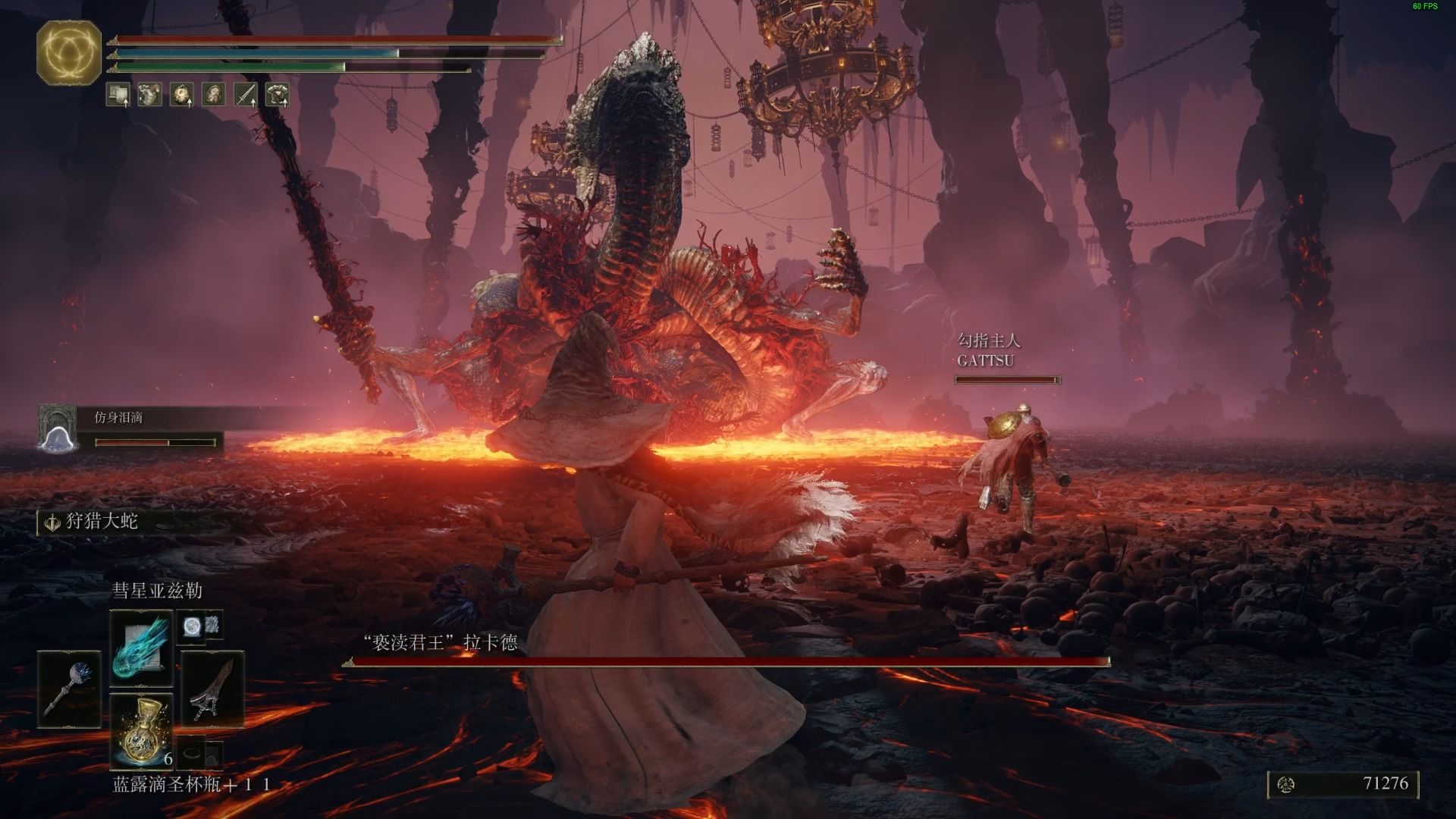The width and height of the screenshot is (1456, 819).
Task: Click the glintstone staff weapon slot
Action: coord(69,689)
